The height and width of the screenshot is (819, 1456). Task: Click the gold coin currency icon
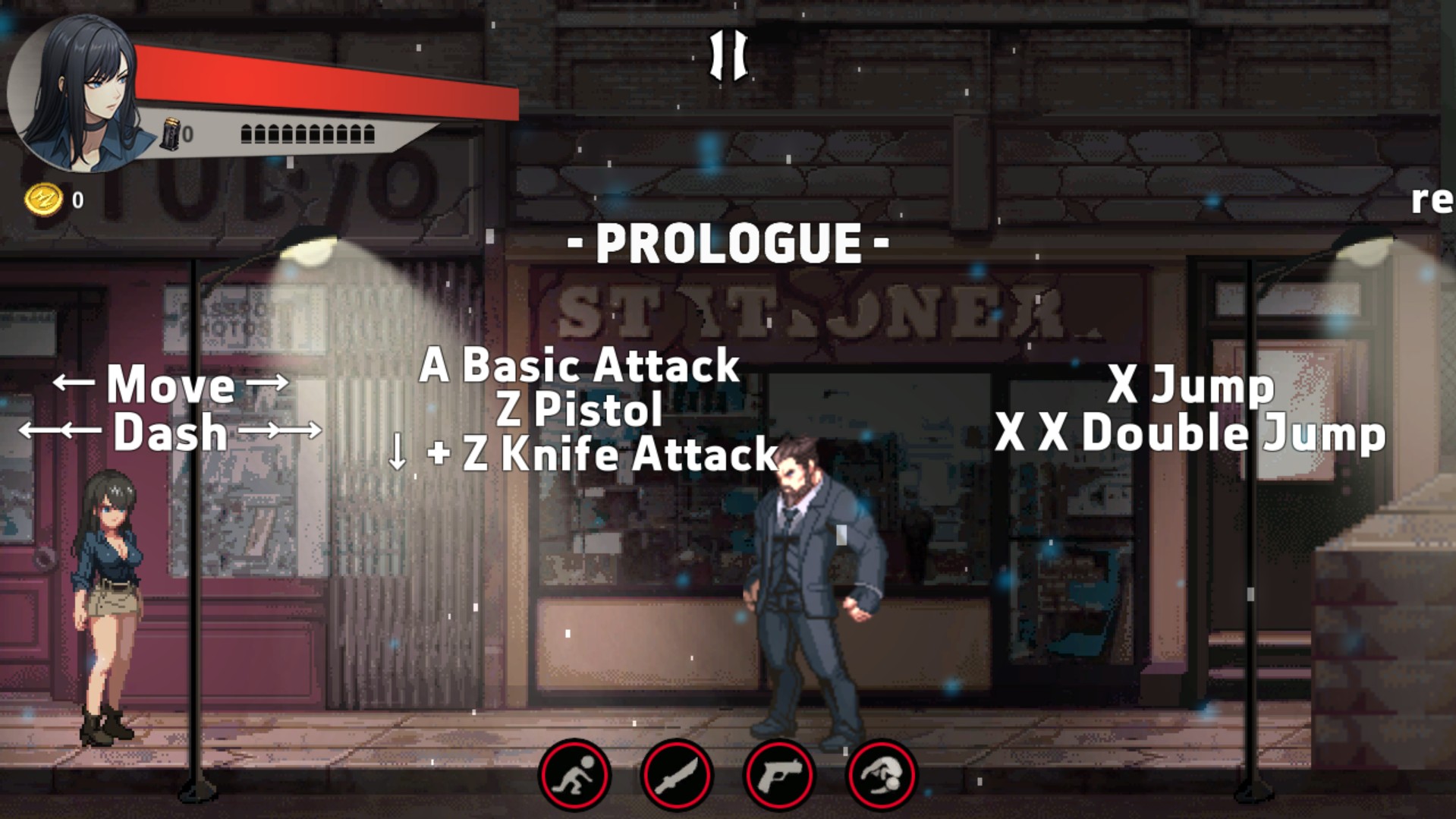click(x=44, y=200)
